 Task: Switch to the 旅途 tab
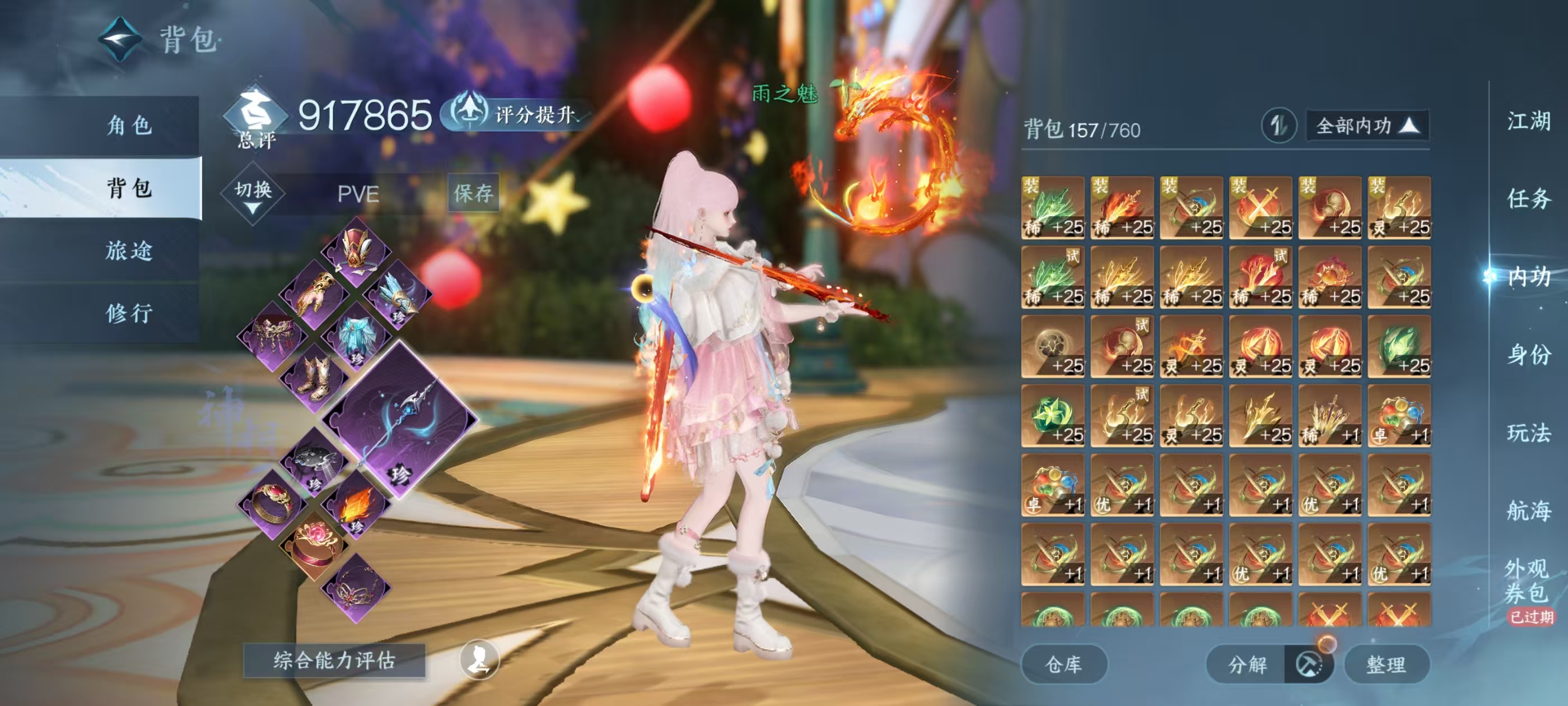coord(129,250)
